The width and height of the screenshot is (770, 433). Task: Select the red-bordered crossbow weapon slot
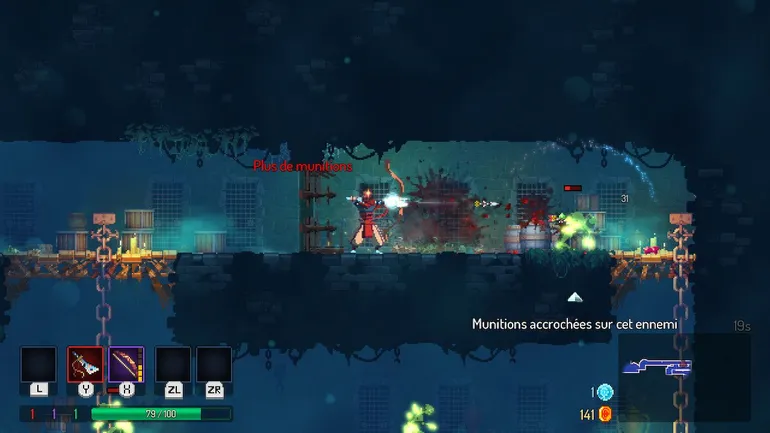[85, 364]
